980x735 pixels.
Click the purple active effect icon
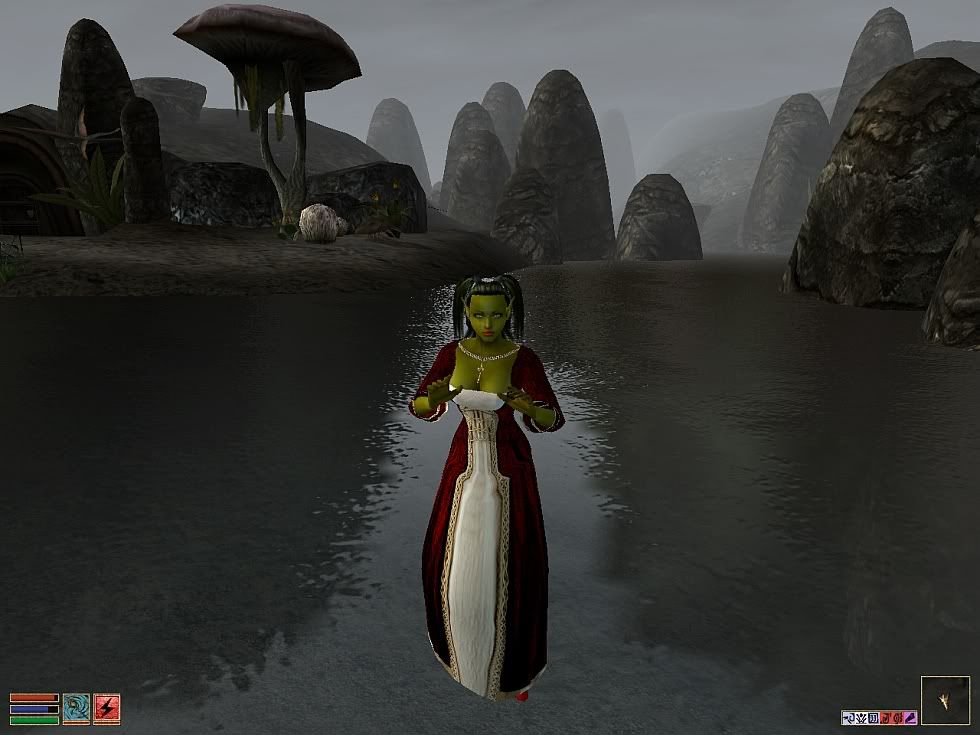tap(909, 717)
